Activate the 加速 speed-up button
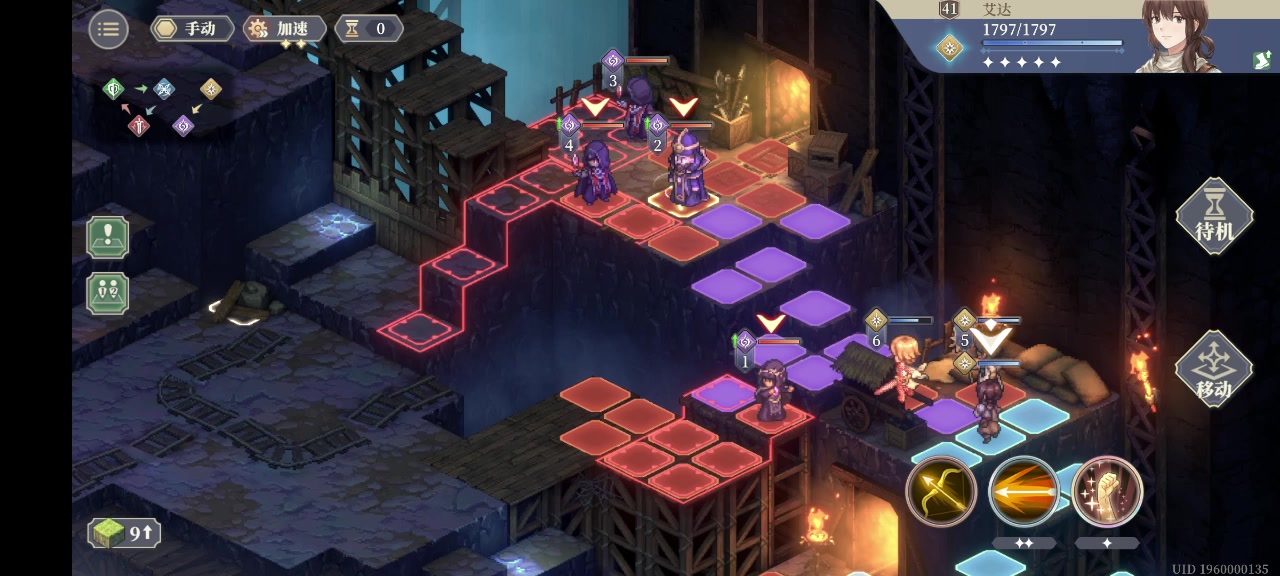Viewport: 1280px width, 576px height. pyautogui.click(x=285, y=29)
